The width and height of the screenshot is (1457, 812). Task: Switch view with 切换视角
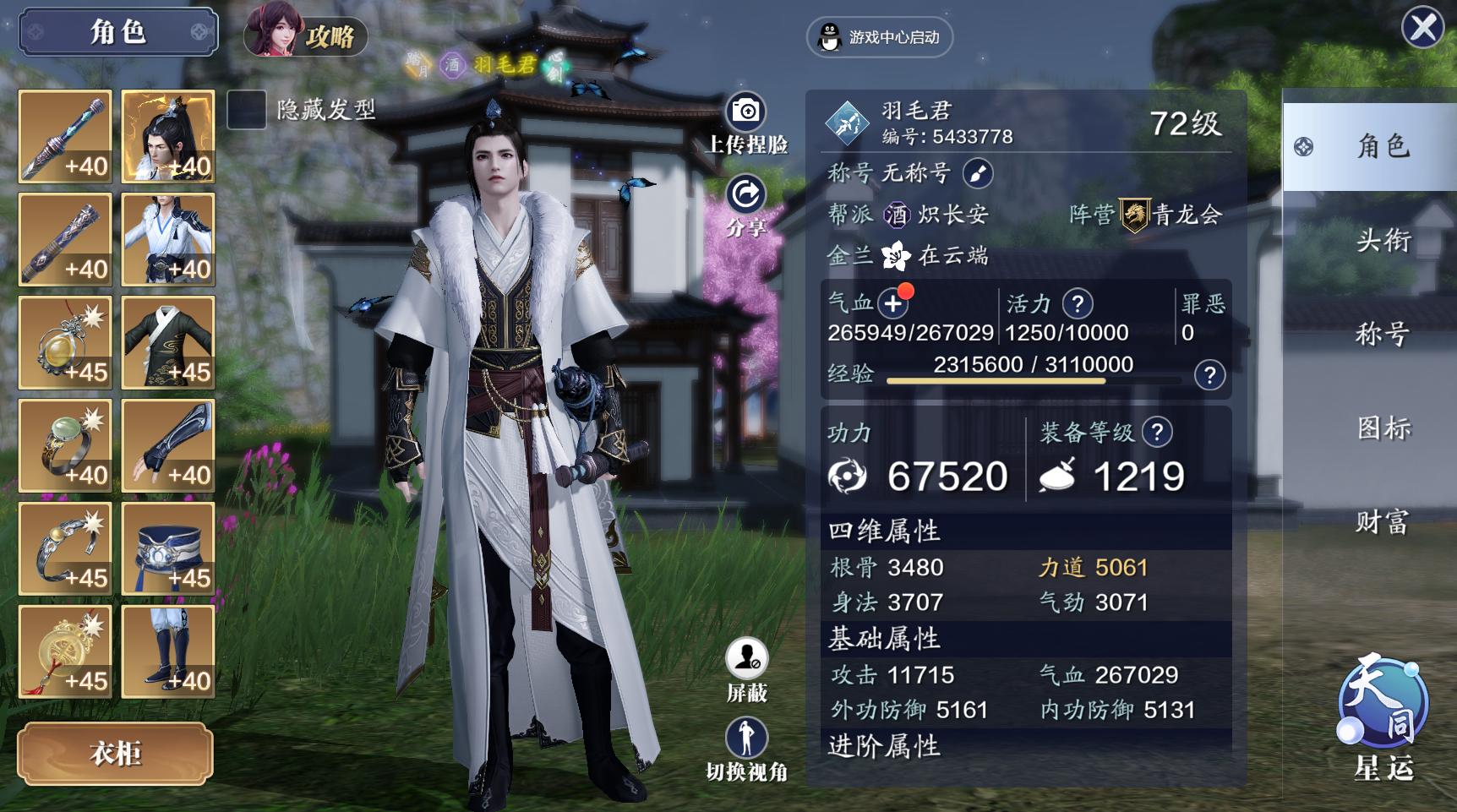[x=746, y=738]
